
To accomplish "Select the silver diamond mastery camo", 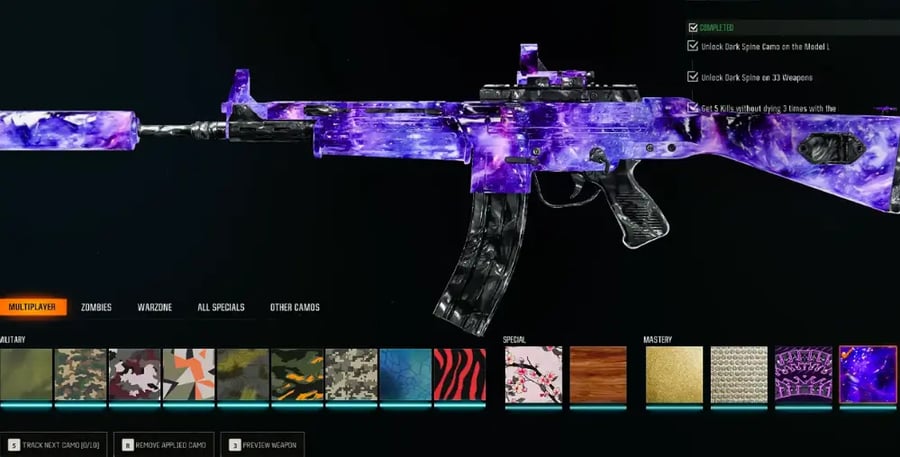I will point(739,375).
